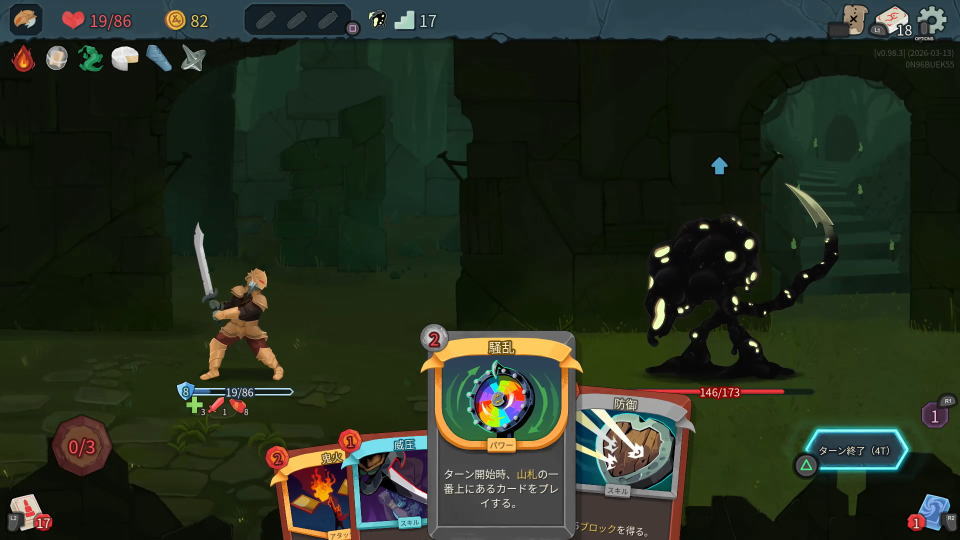This screenshot has height=540, width=960.
Task: Open the draw pile with 17 cards
Action: point(27,512)
